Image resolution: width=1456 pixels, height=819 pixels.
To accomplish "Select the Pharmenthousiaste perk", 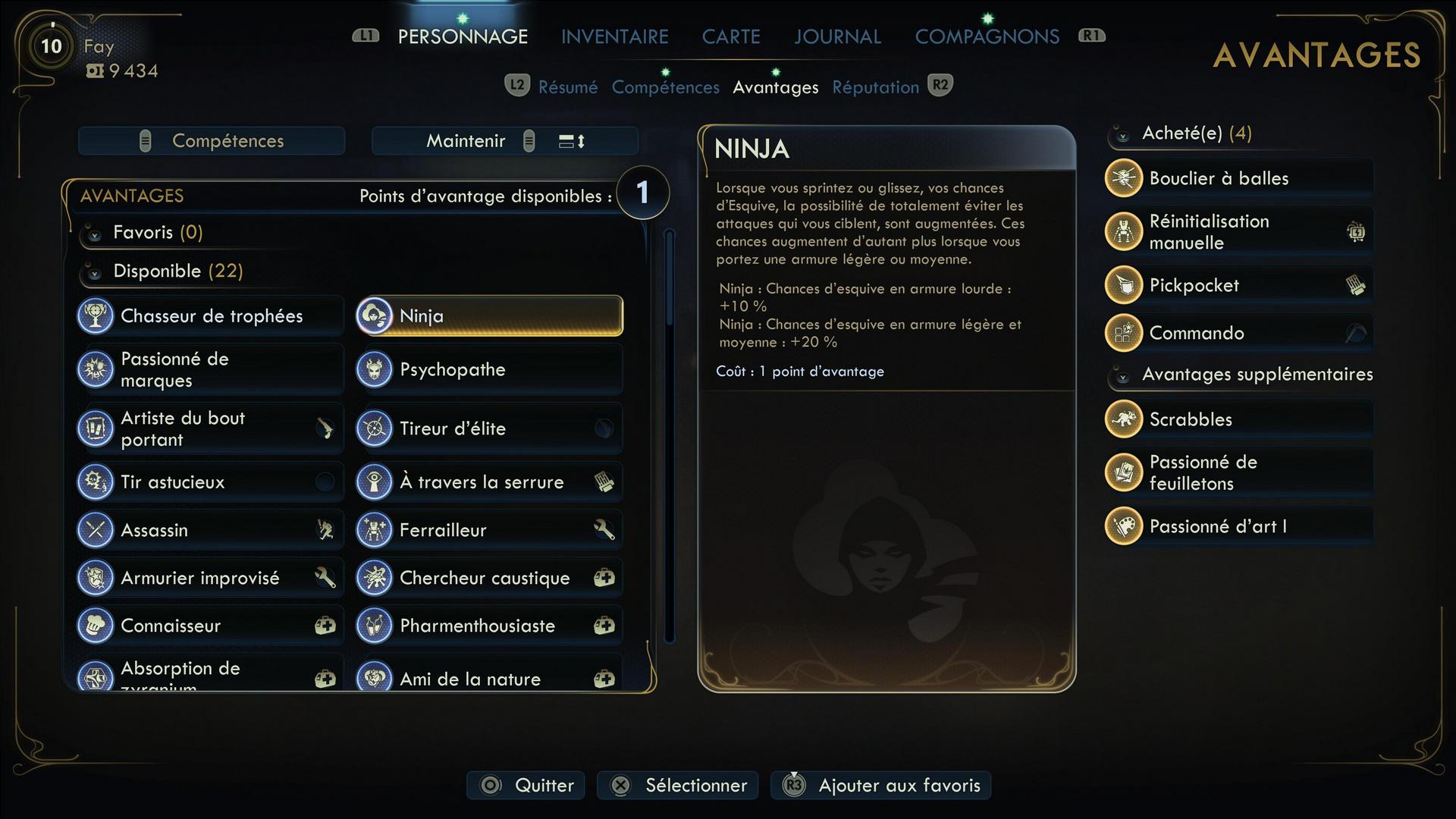I will 489,626.
